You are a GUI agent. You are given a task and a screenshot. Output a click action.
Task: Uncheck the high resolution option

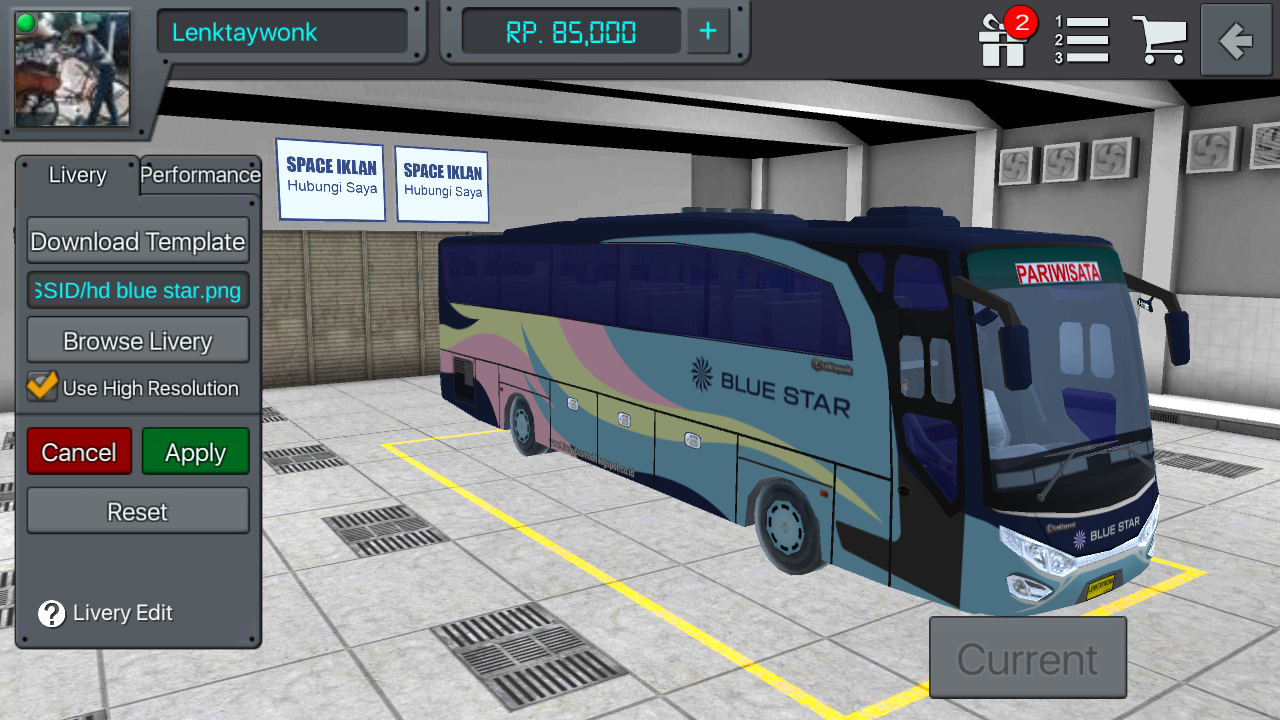[x=41, y=388]
